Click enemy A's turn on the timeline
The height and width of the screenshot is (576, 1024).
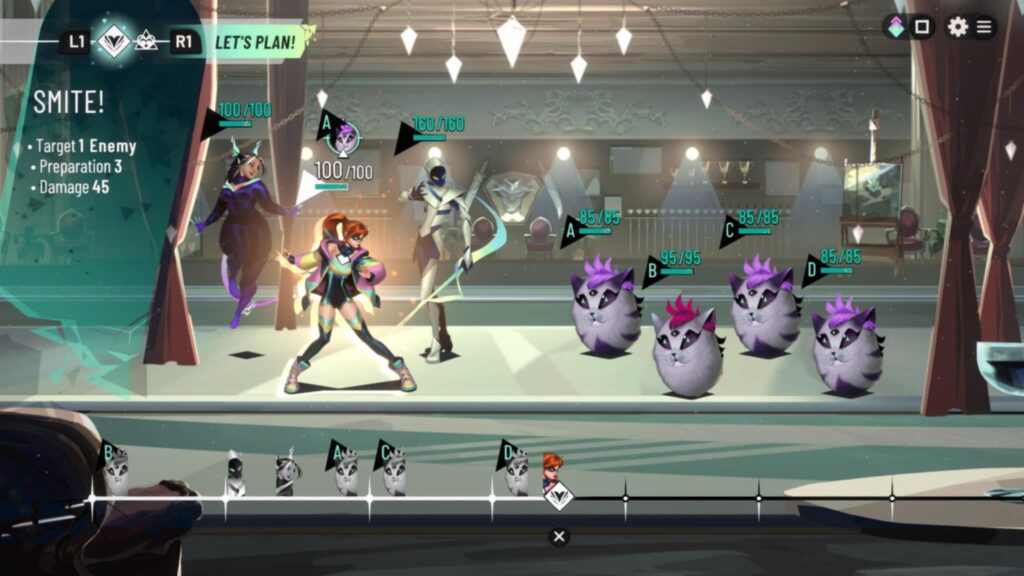[346, 470]
